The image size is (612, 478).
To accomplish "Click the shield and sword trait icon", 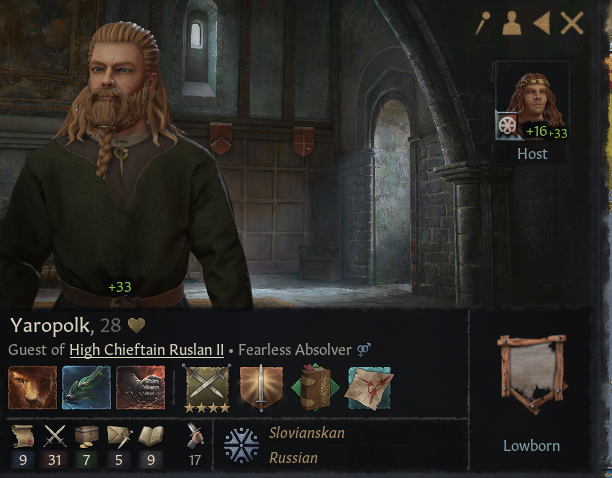I will (x=261, y=388).
